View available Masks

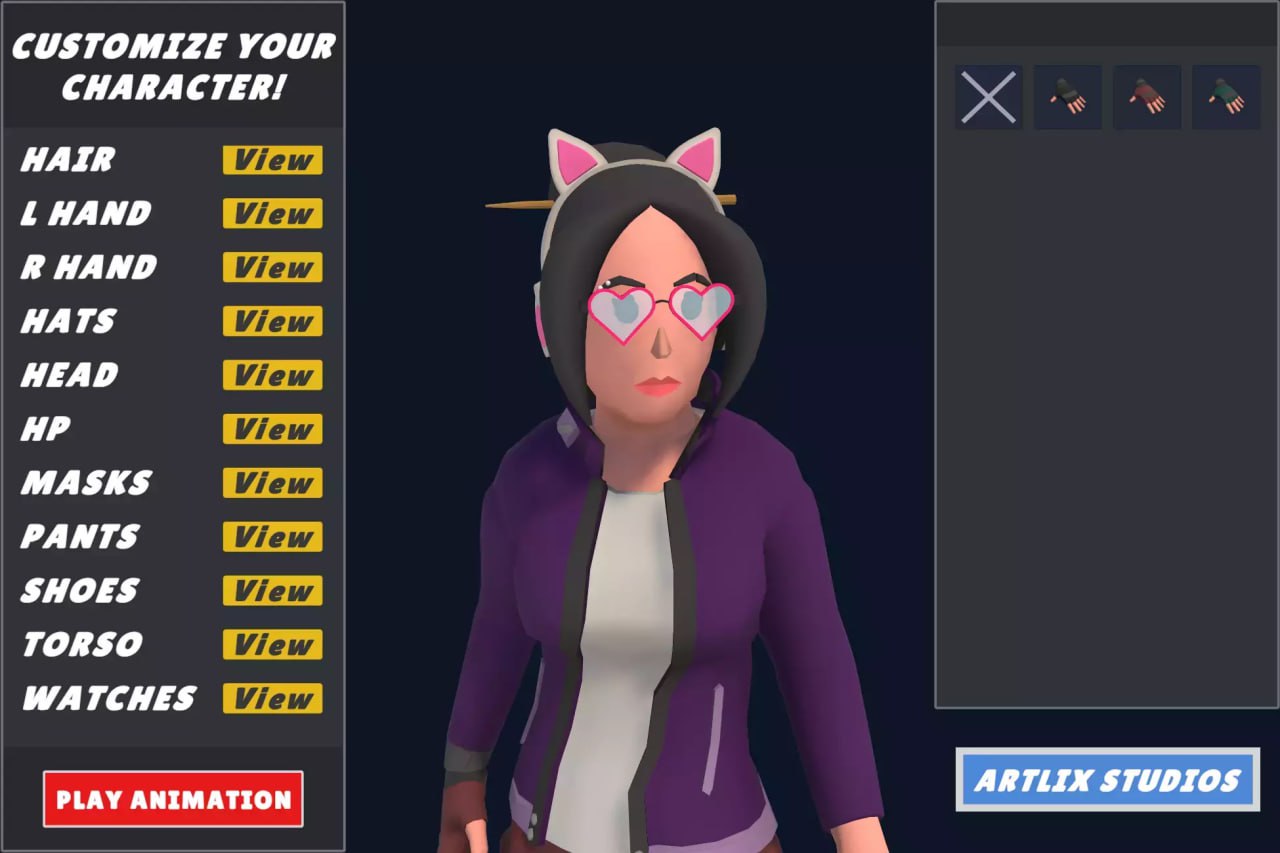point(271,483)
